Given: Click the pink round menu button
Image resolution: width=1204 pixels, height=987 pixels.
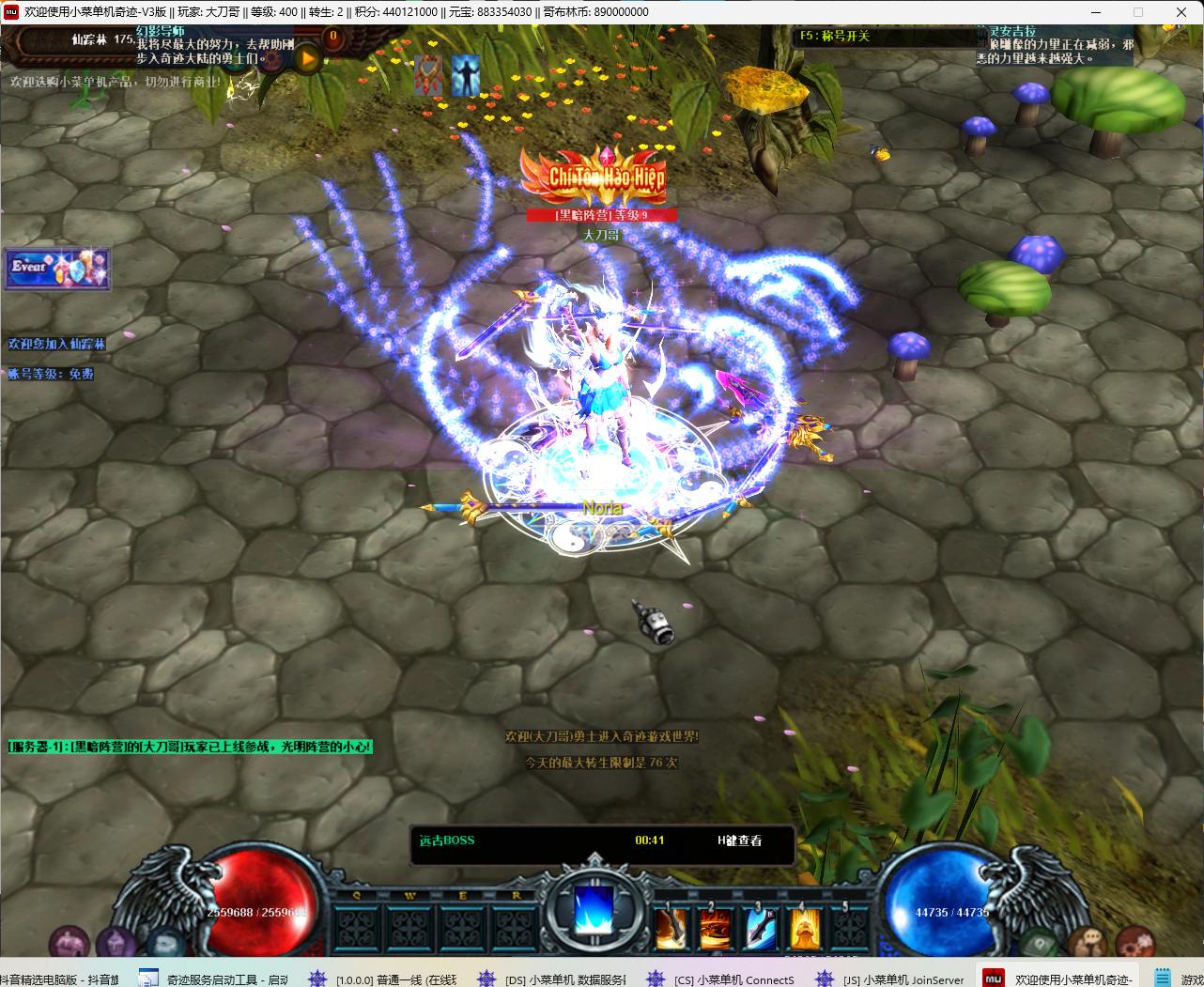Looking at the screenshot, I should click(68, 941).
